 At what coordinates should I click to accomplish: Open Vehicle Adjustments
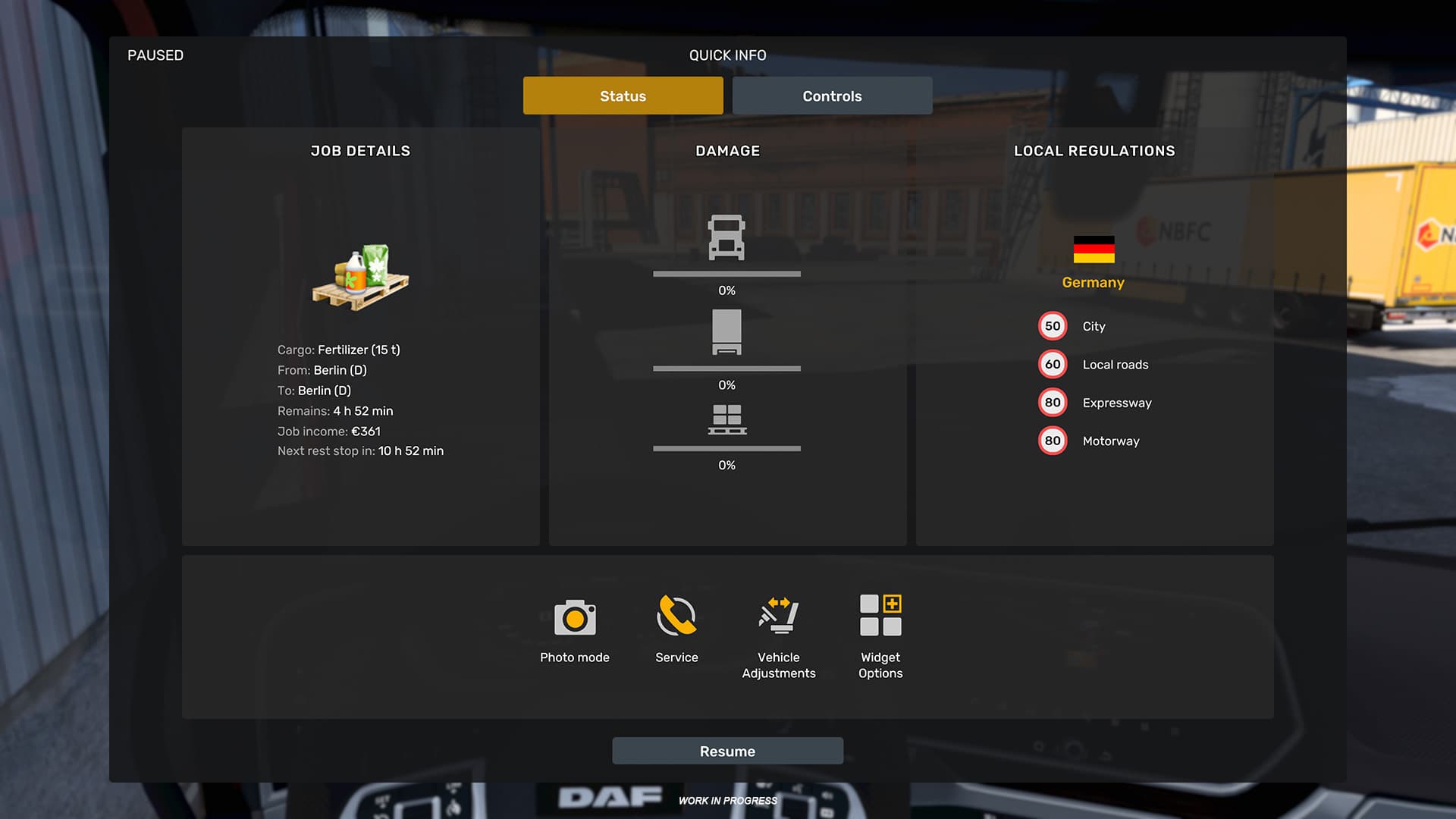point(778,618)
